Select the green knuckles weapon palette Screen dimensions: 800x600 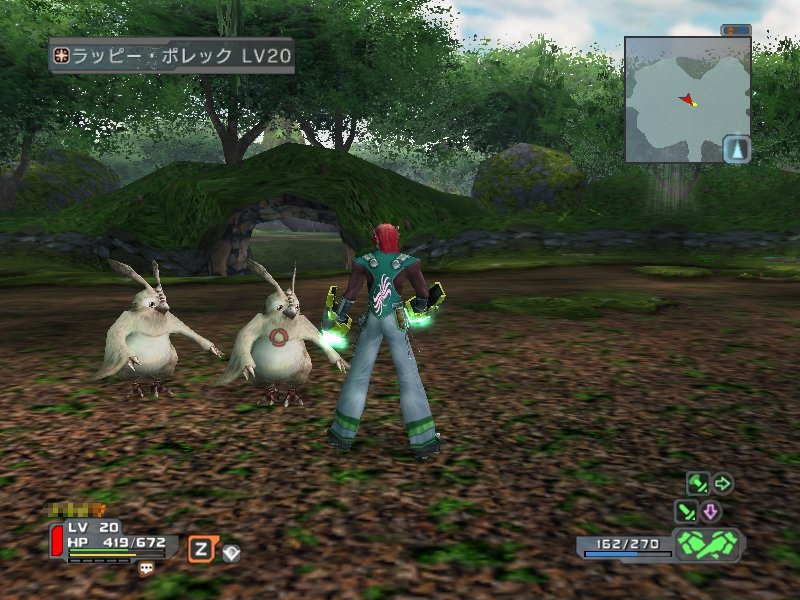pyautogui.click(x=706, y=545)
